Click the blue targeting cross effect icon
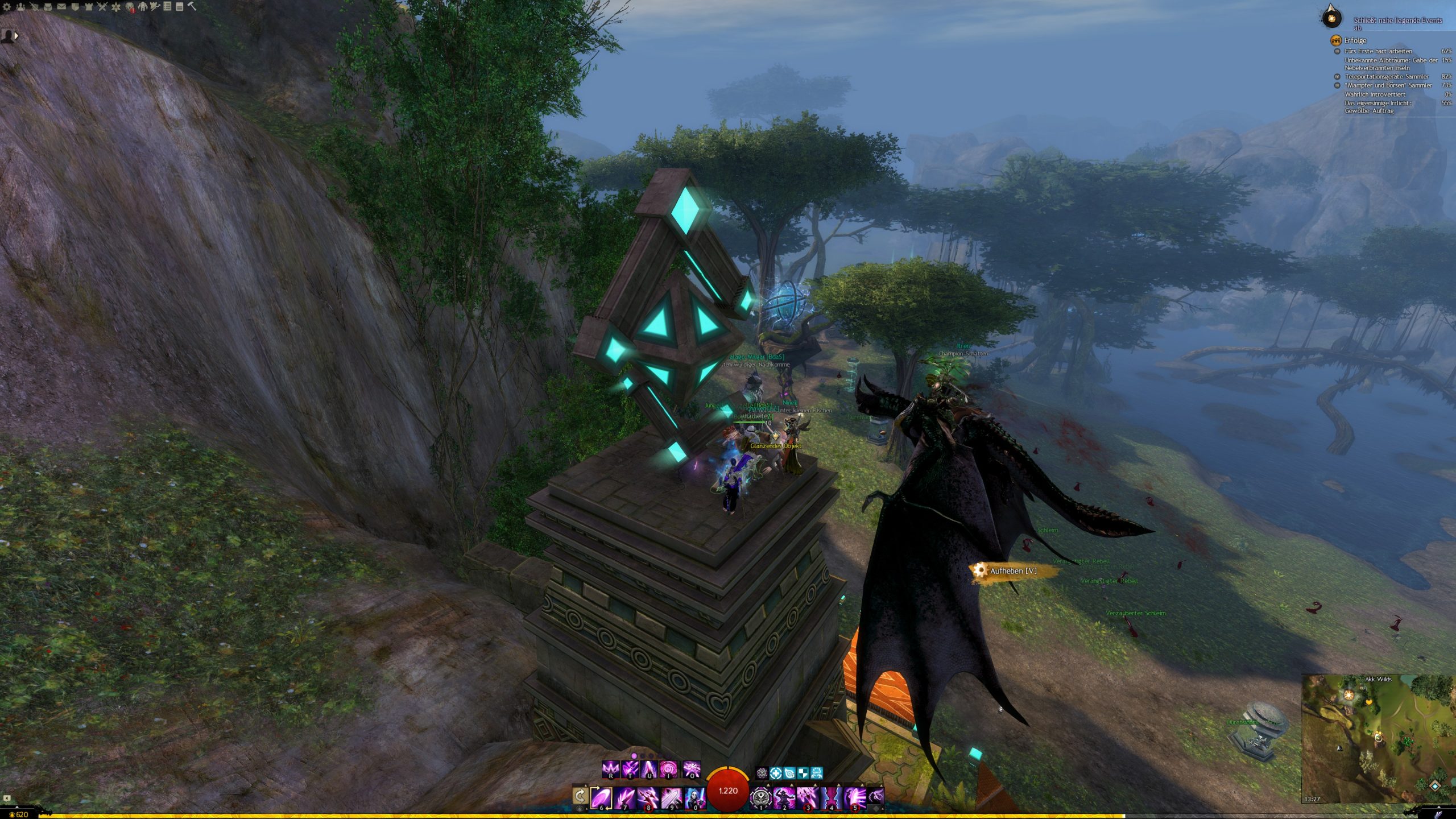Image resolution: width=1456 pixels, height=819 pixels. pos(776,773)
